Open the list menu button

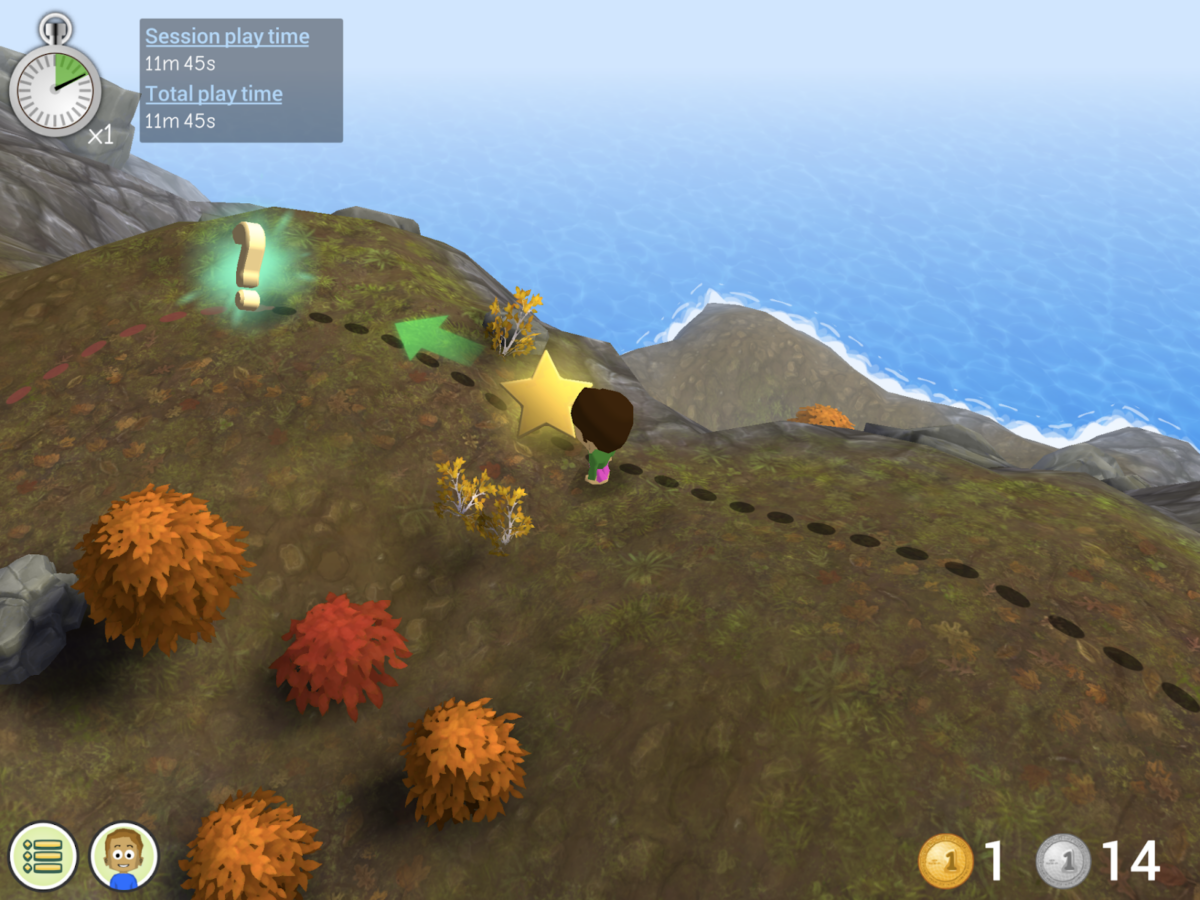43,856
